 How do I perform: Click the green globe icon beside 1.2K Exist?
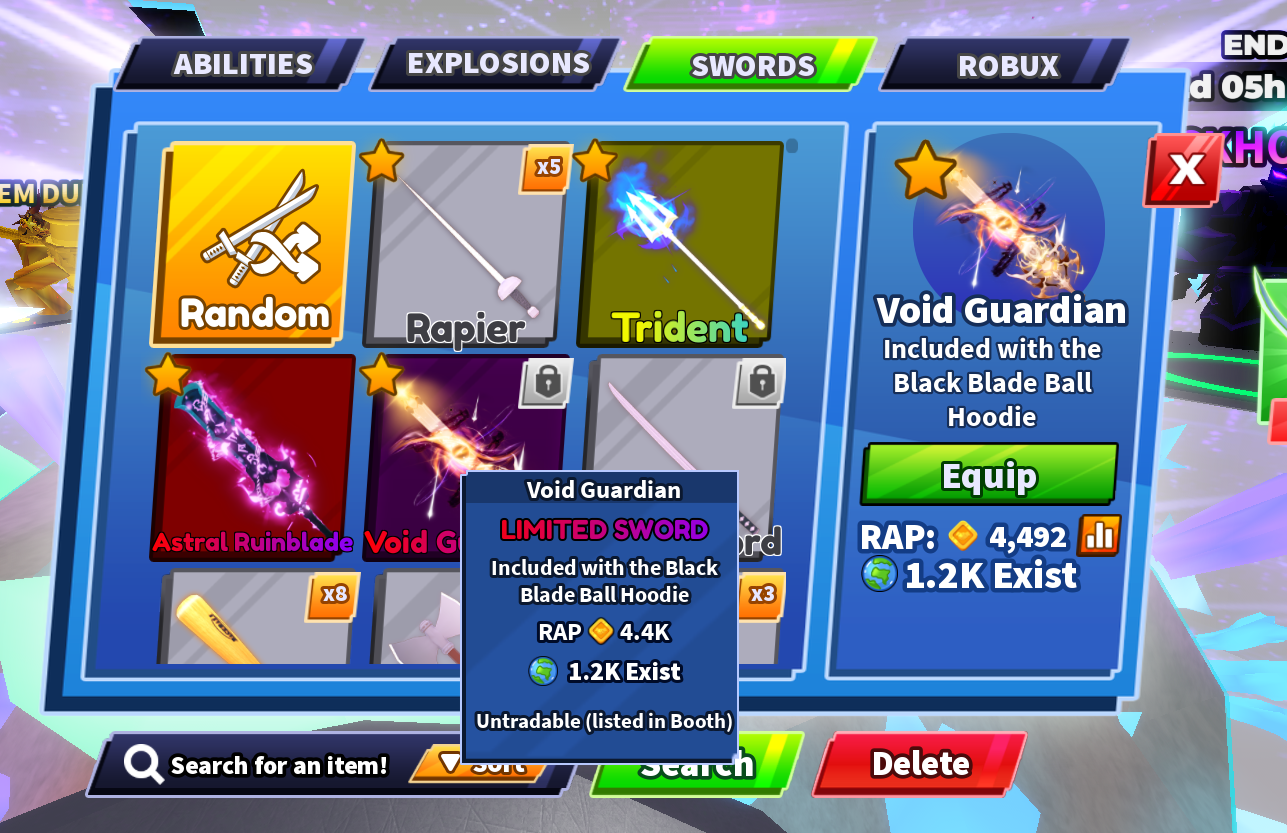point(879,575)
